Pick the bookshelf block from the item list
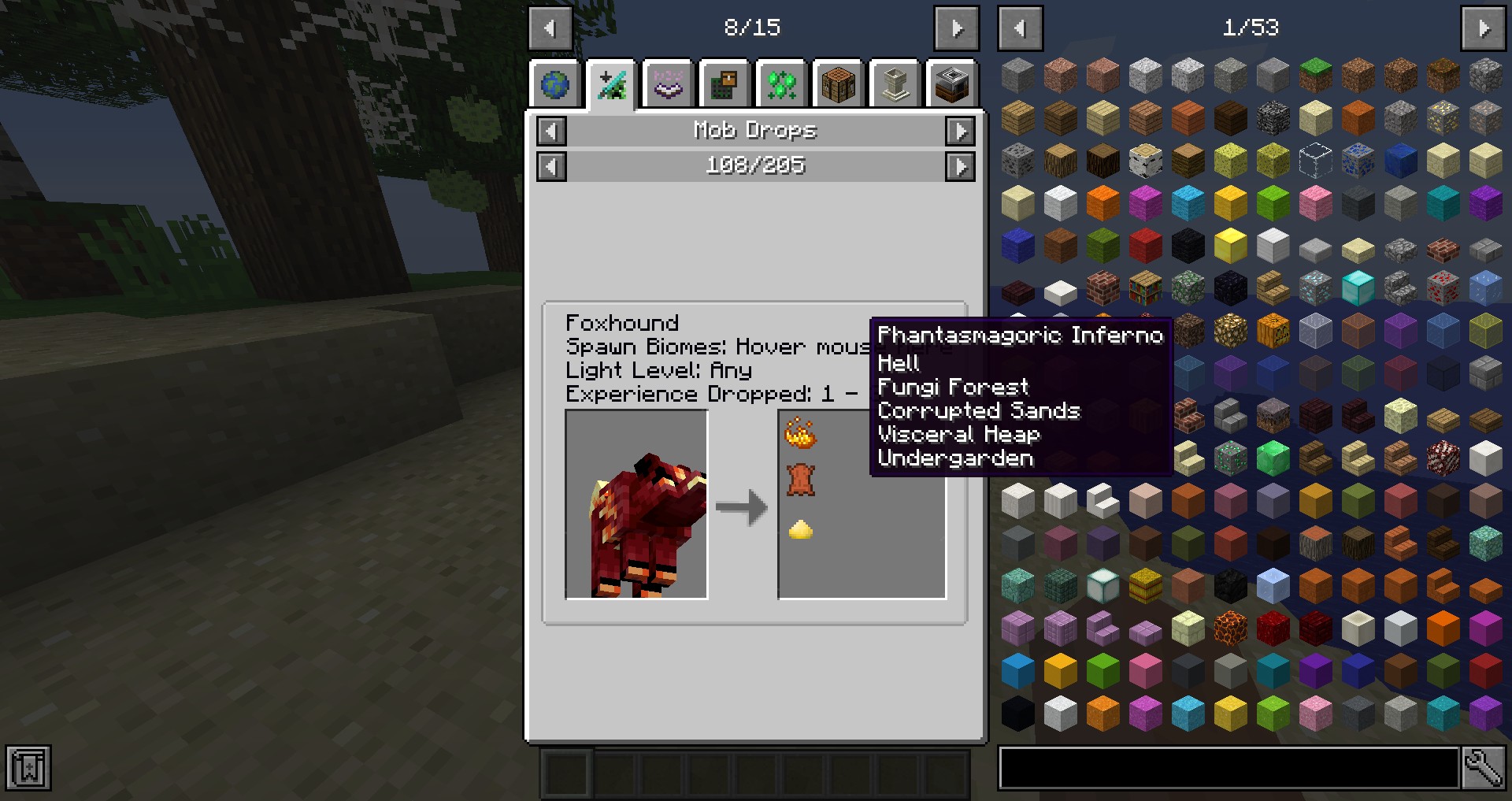The height and width of the screenshot is (801, 1512). click(x=1145, y=288)
